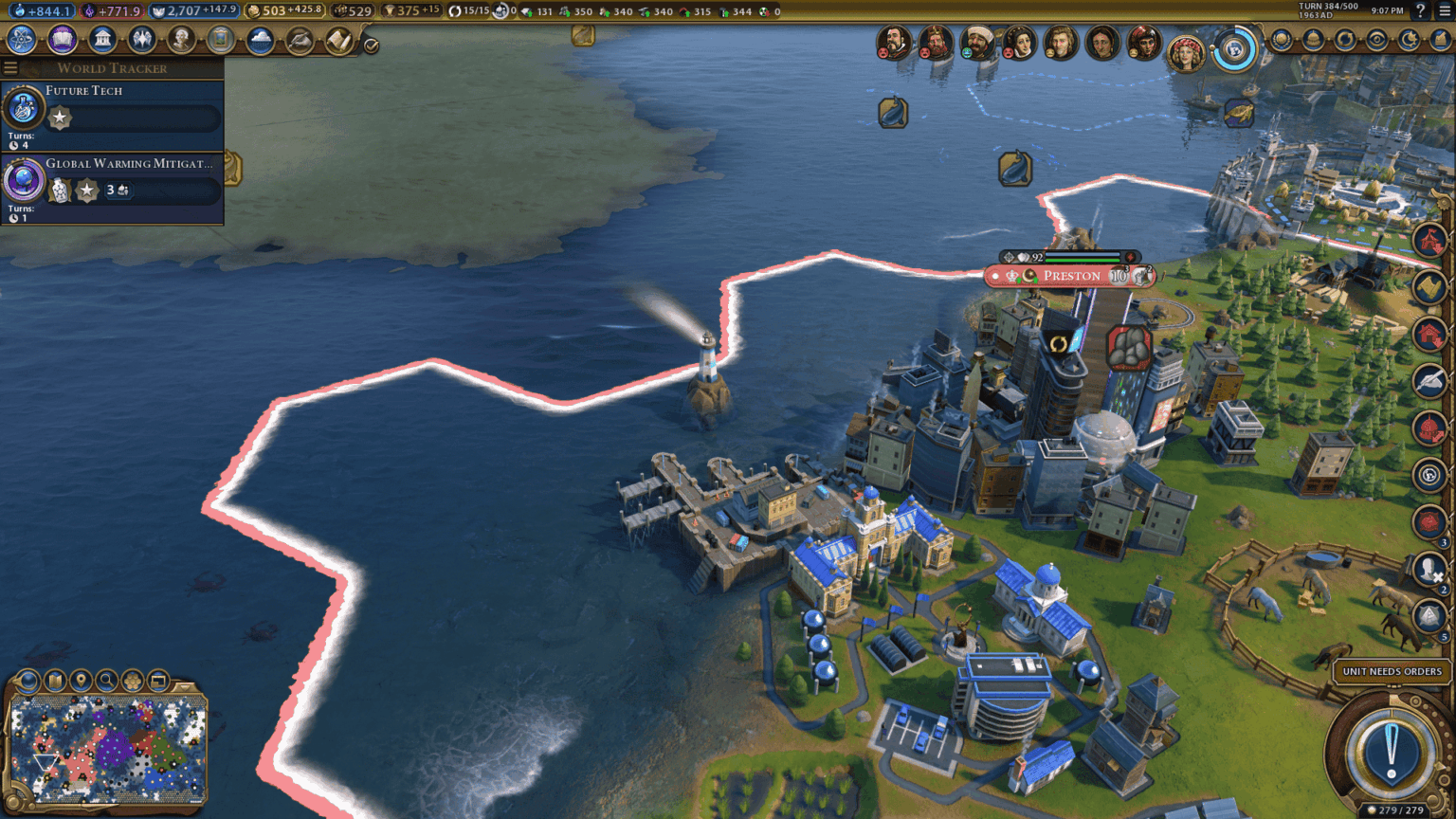1456x819 pixels.
Task: Toggle the map pin list
Action: 81,681
